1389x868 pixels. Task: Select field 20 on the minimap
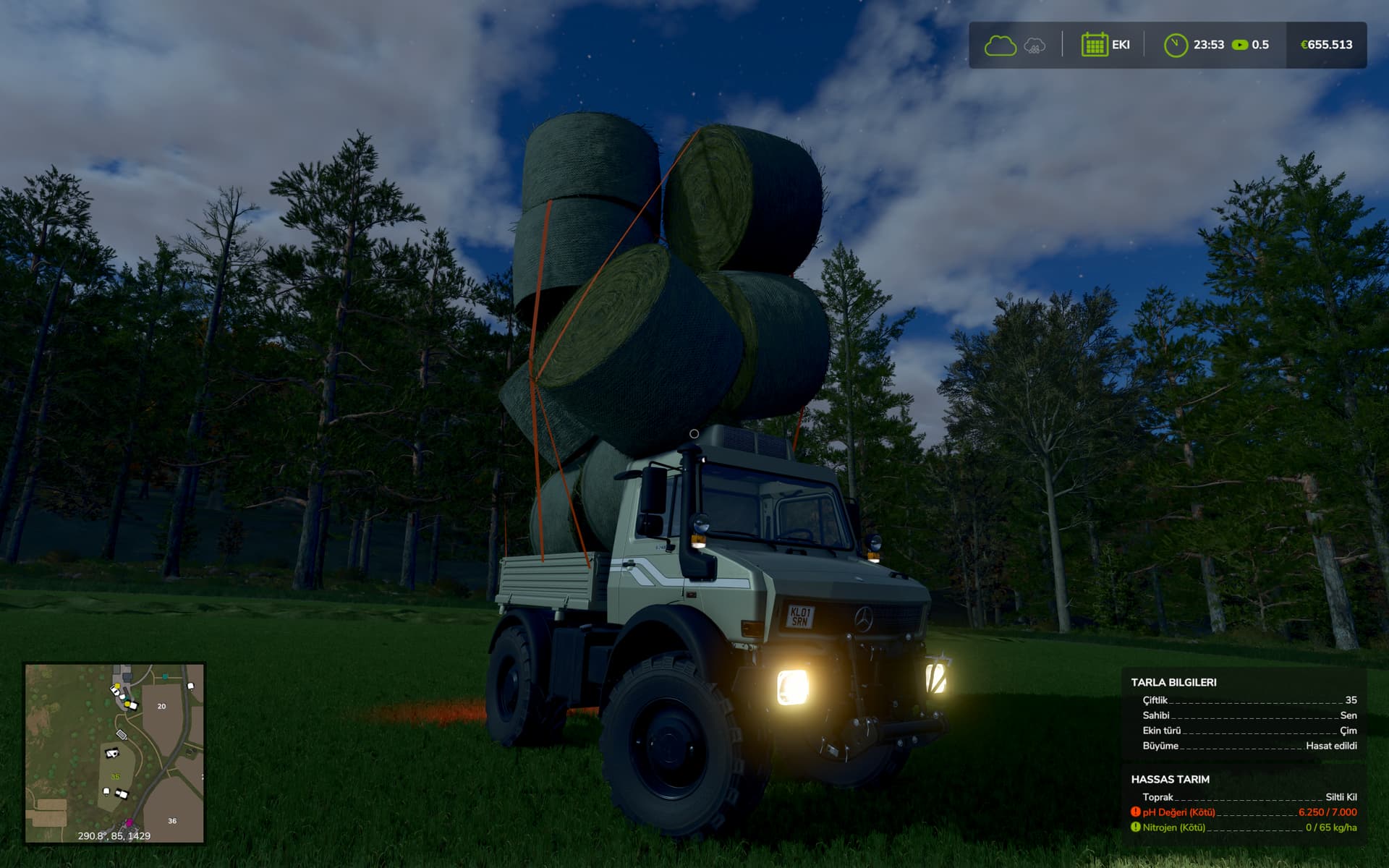tap(161, 706)
